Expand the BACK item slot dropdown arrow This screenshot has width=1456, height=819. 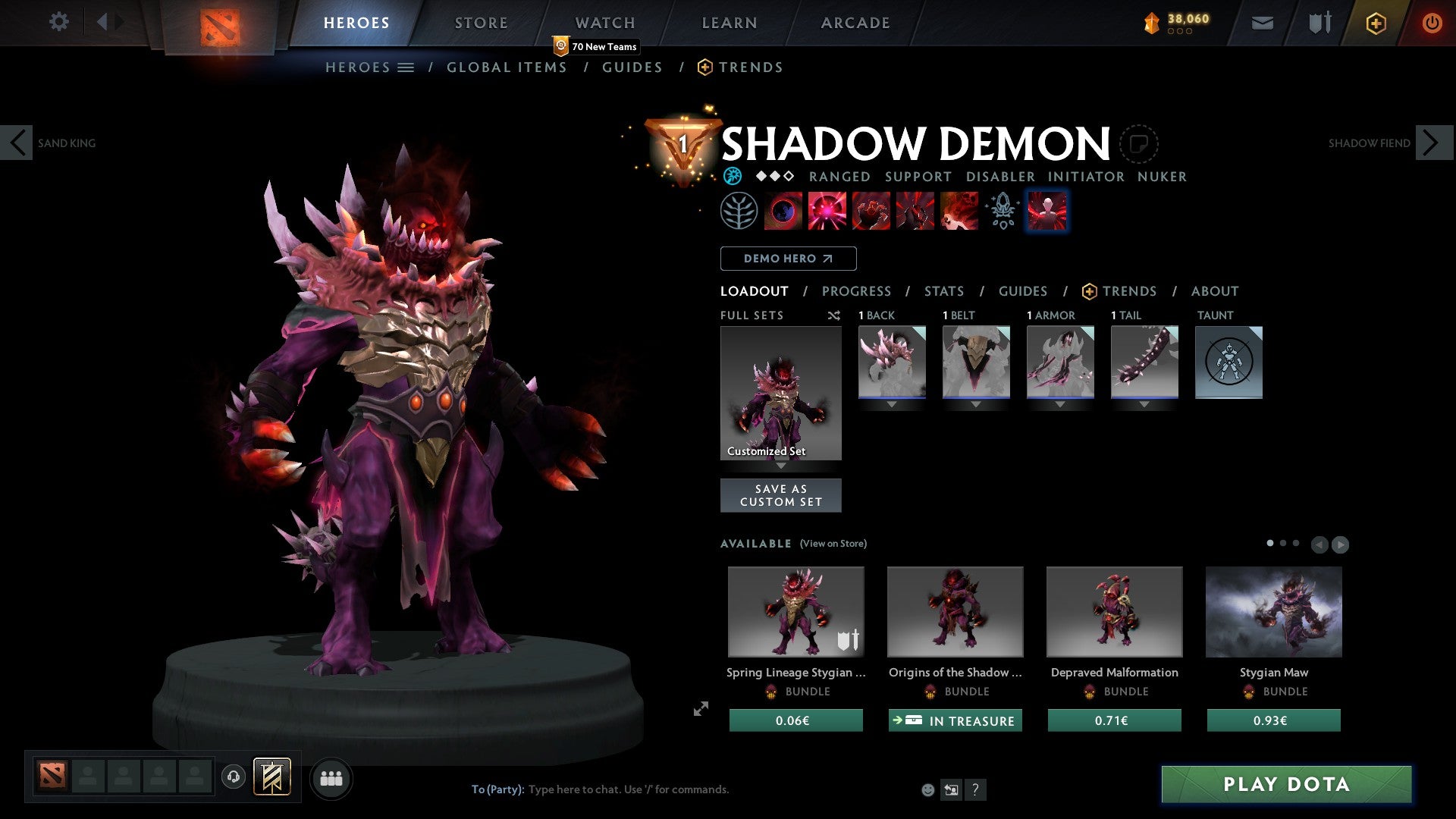pyautogui.click(x=891, y=404)
